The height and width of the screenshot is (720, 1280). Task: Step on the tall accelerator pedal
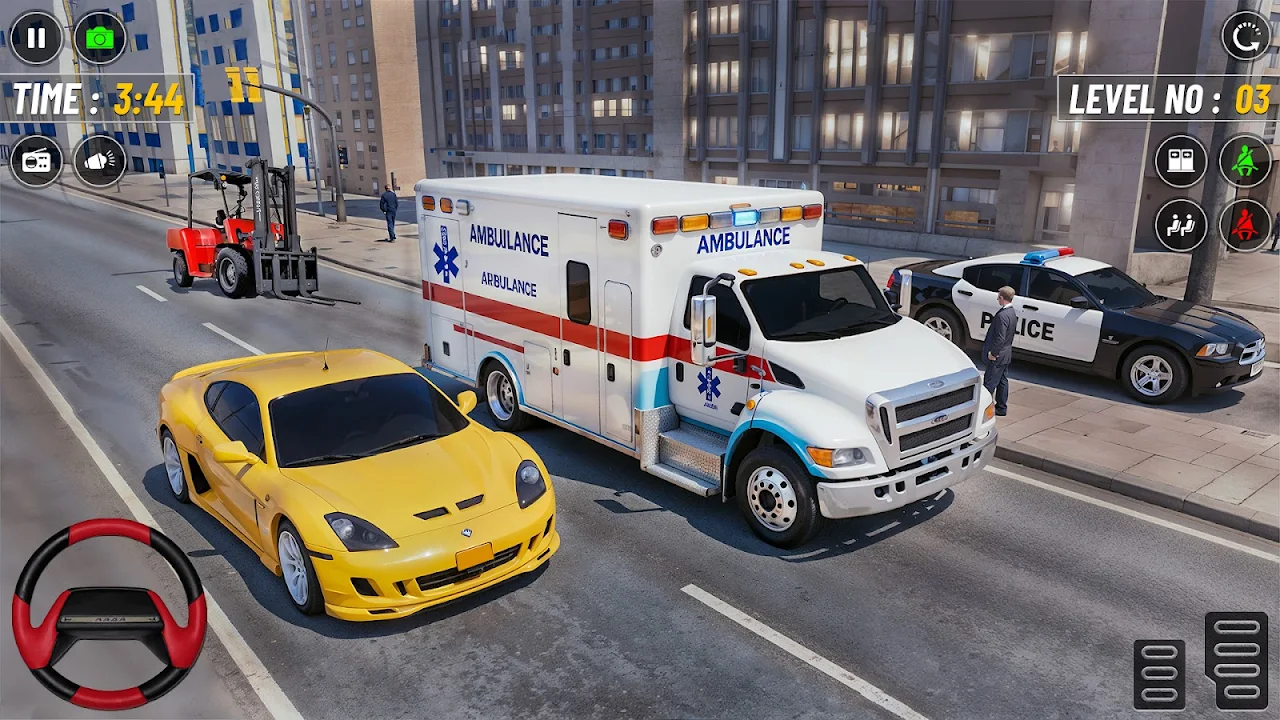pyautogui.click(x=1236, y=660)
